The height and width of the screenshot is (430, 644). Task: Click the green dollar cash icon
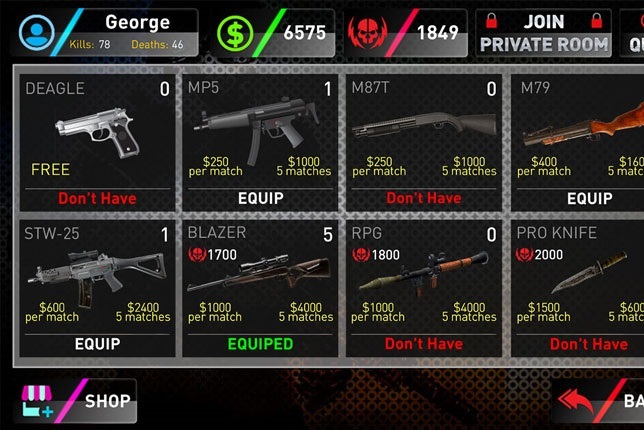click(x=237, y=34)
